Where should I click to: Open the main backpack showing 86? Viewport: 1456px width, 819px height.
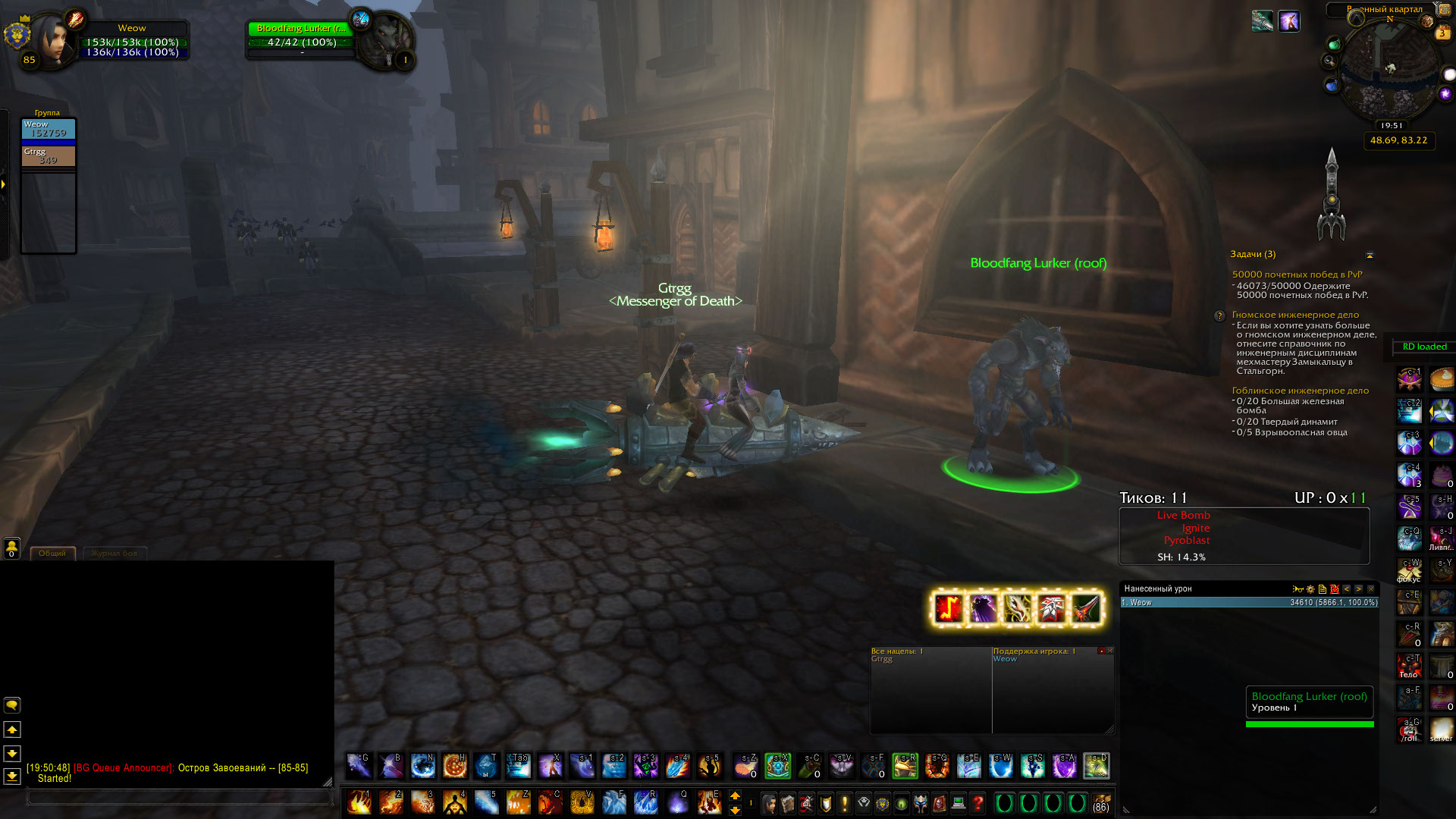(x=1101, y=802)
